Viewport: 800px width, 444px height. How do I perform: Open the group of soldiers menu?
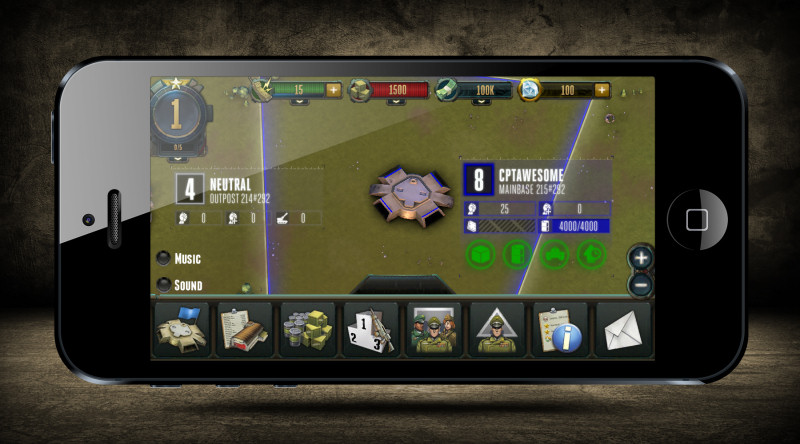[433, 329]
